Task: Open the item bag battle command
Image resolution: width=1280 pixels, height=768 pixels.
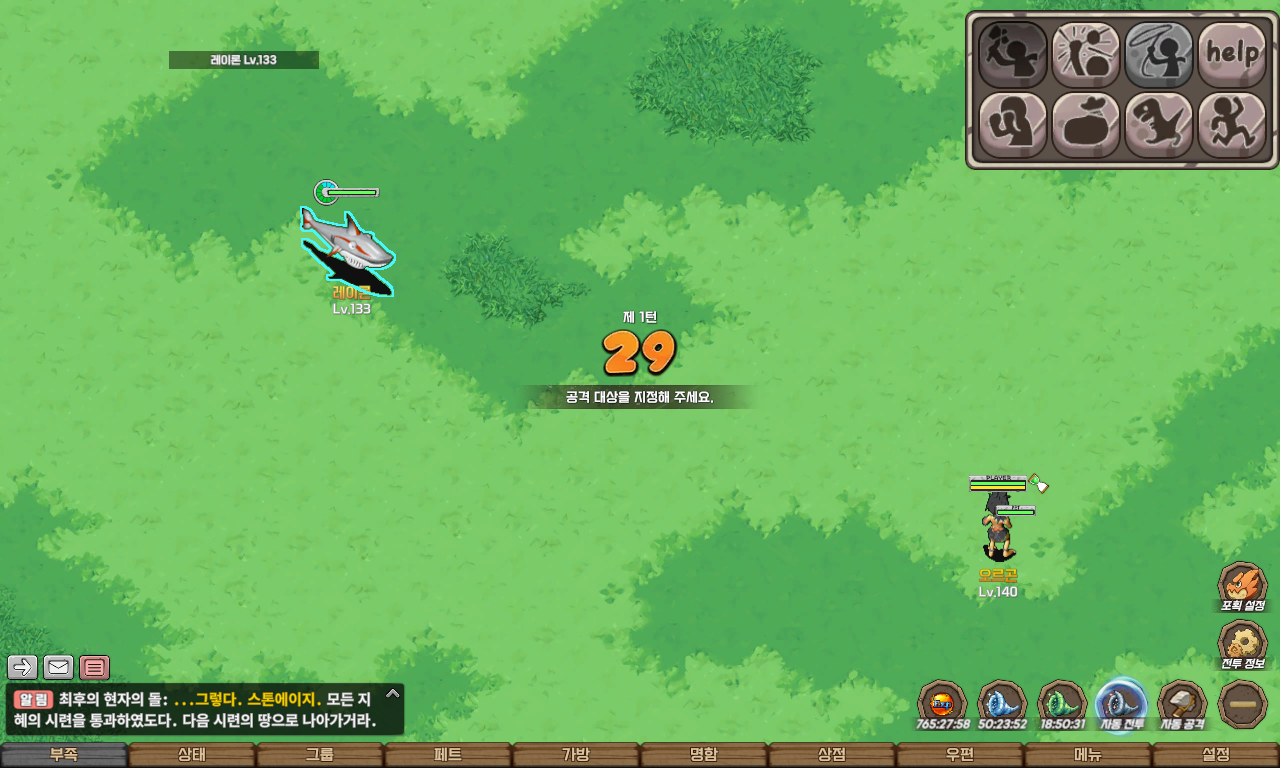Action: 1086,126
